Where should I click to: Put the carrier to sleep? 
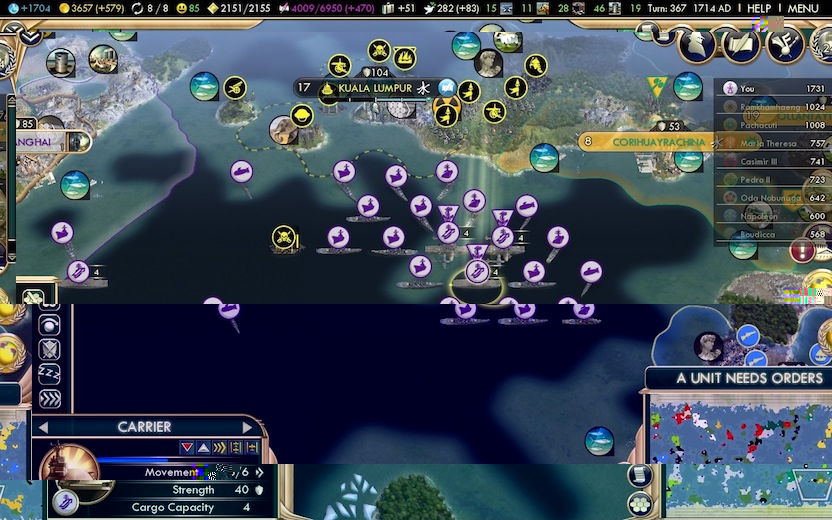click(x=49, y=374)
